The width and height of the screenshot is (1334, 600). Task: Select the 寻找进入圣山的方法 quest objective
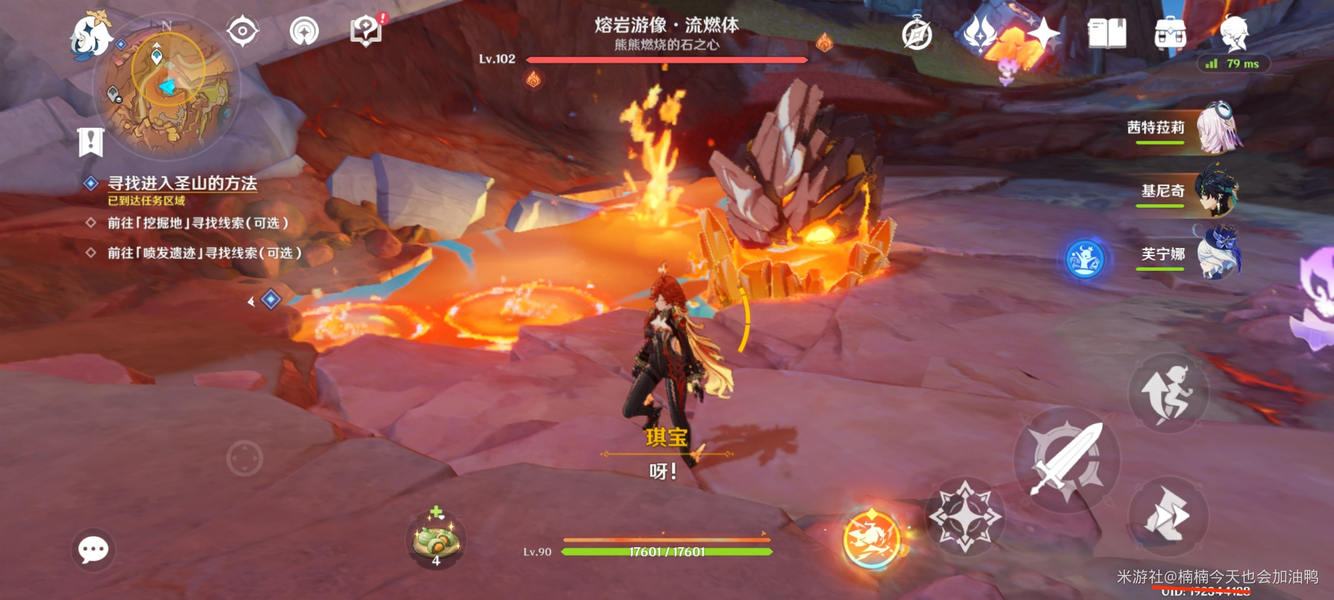tap(182, 184)
